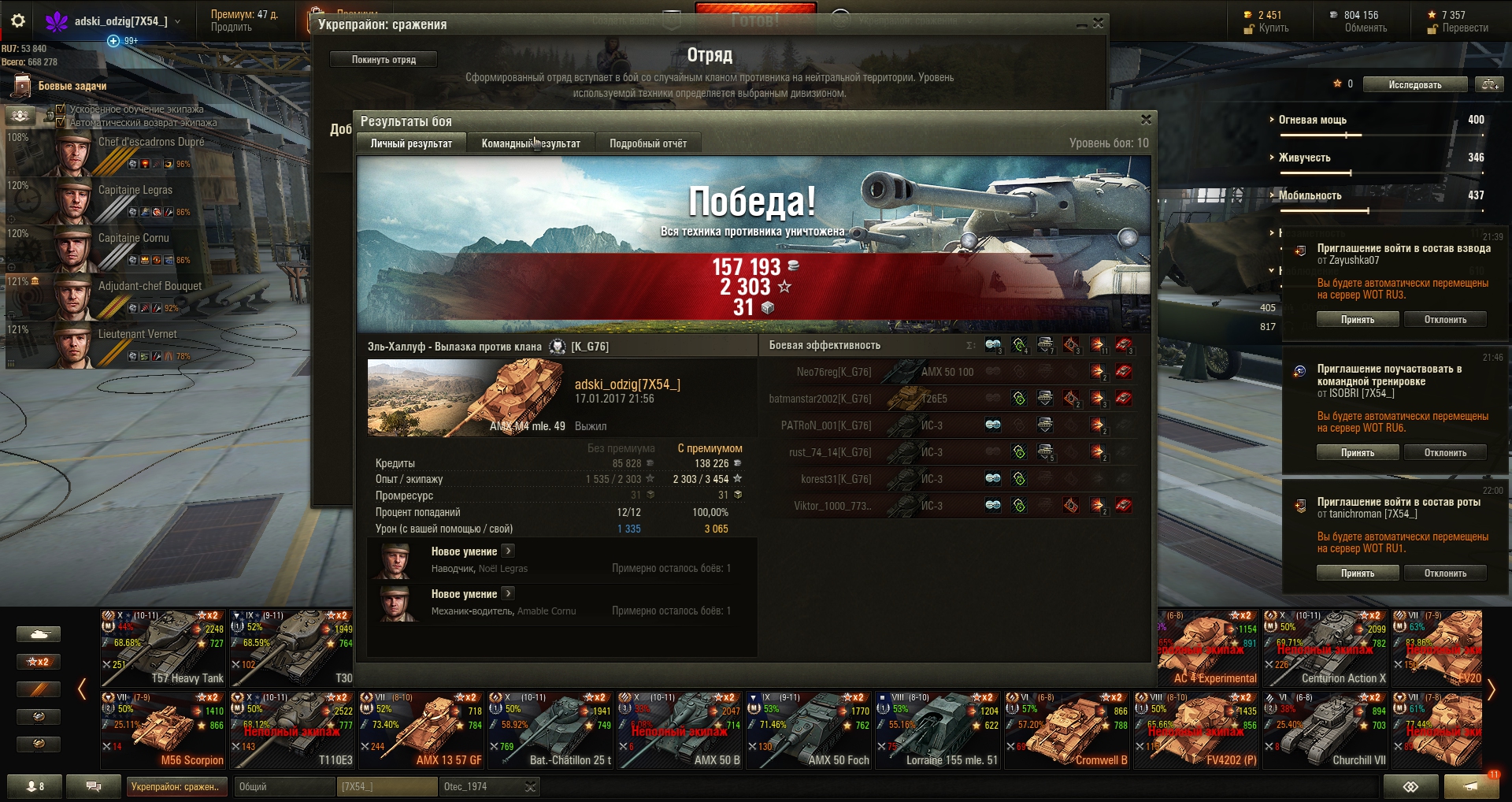The image size is (1512, 802).
Task: Expand new skill for gunner Noël Legras
Action: (x=508, y=551)
